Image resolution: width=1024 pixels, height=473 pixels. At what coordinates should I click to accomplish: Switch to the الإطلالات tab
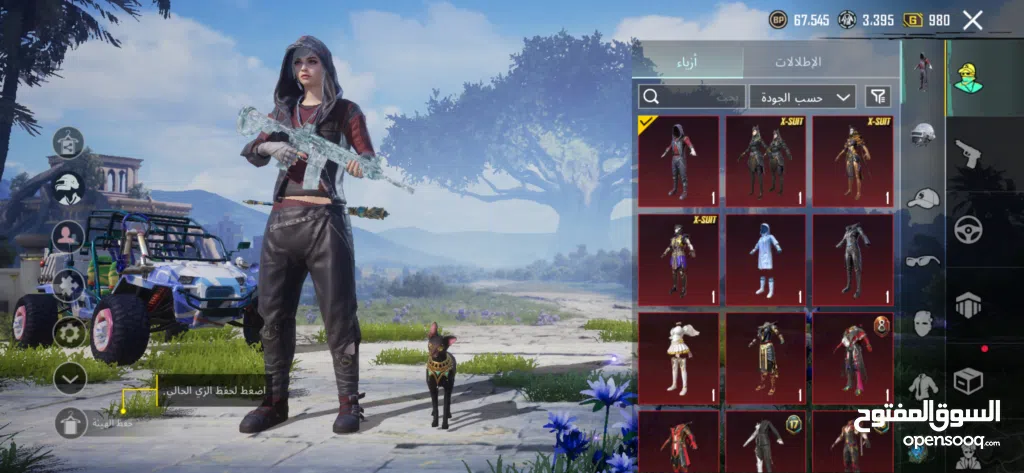[797, 62]
